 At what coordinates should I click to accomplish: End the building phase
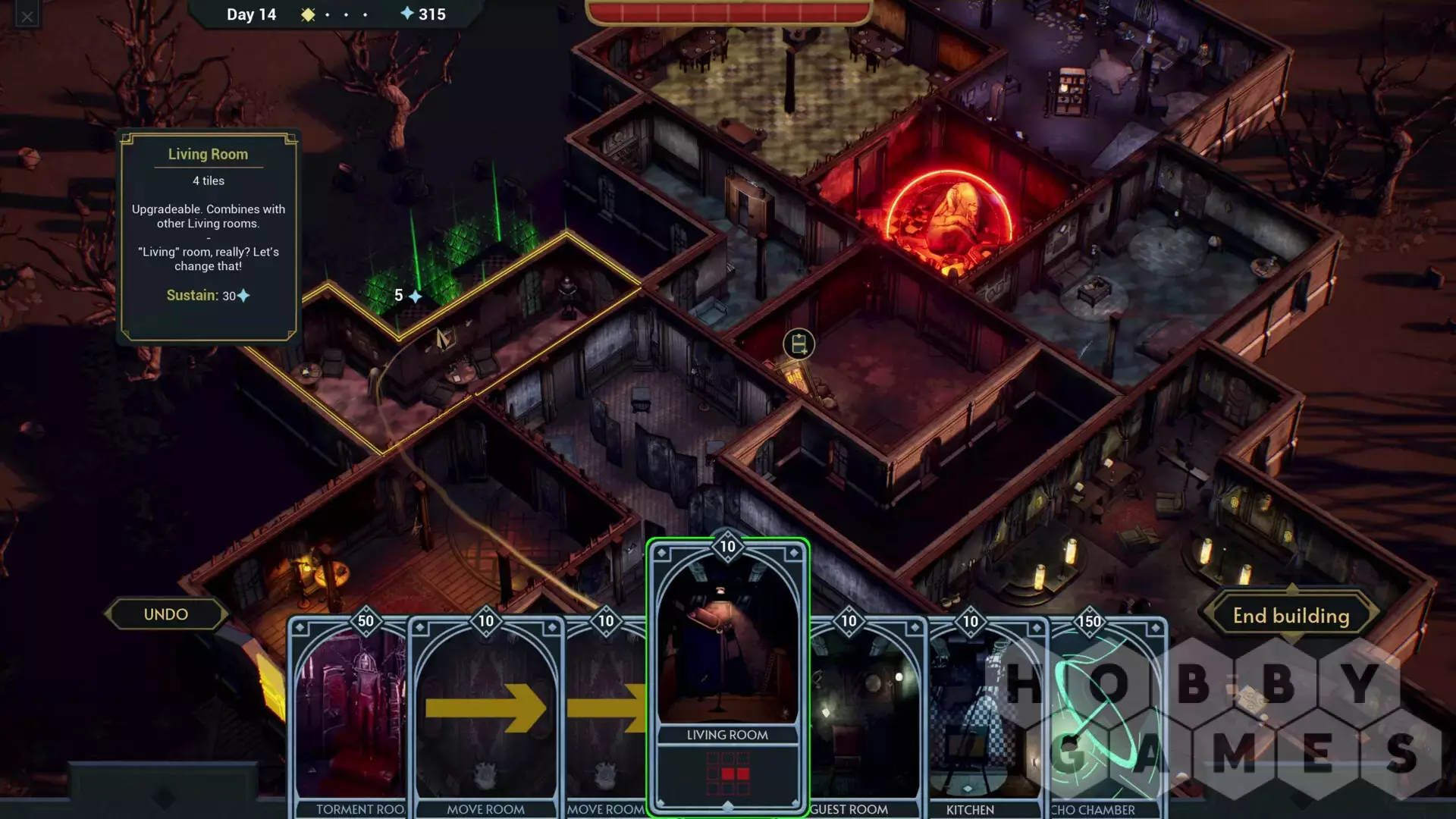(x=1291, y=616)
